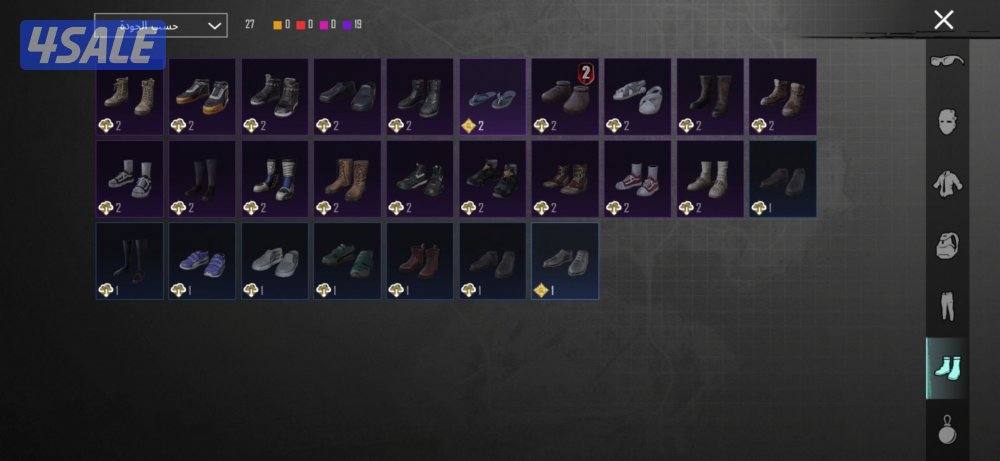Open the jacket outfit category tab
Viewport: 1000px width, 461px height.
click(x=946, y=183)
